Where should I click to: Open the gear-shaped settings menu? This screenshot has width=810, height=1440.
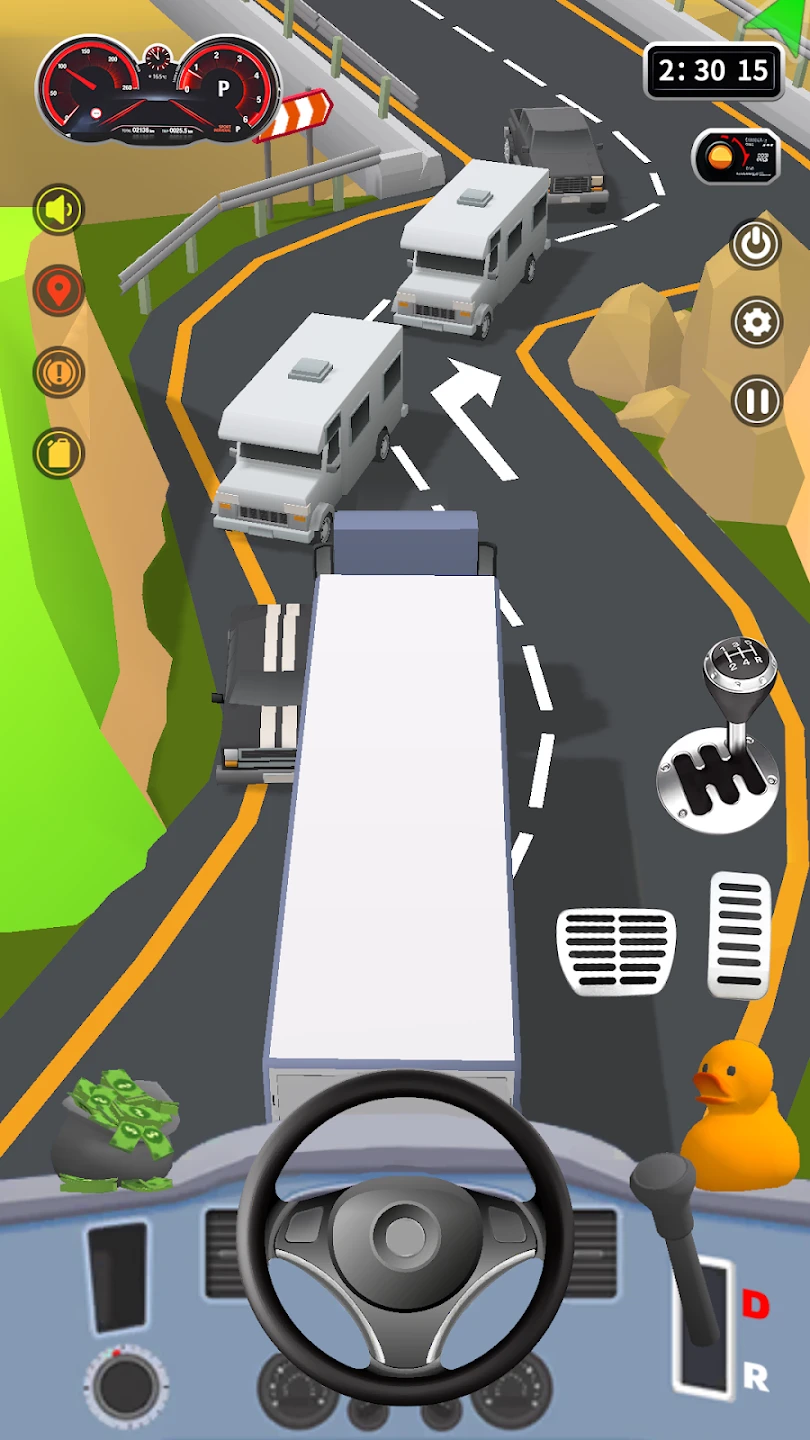(755, 322)
